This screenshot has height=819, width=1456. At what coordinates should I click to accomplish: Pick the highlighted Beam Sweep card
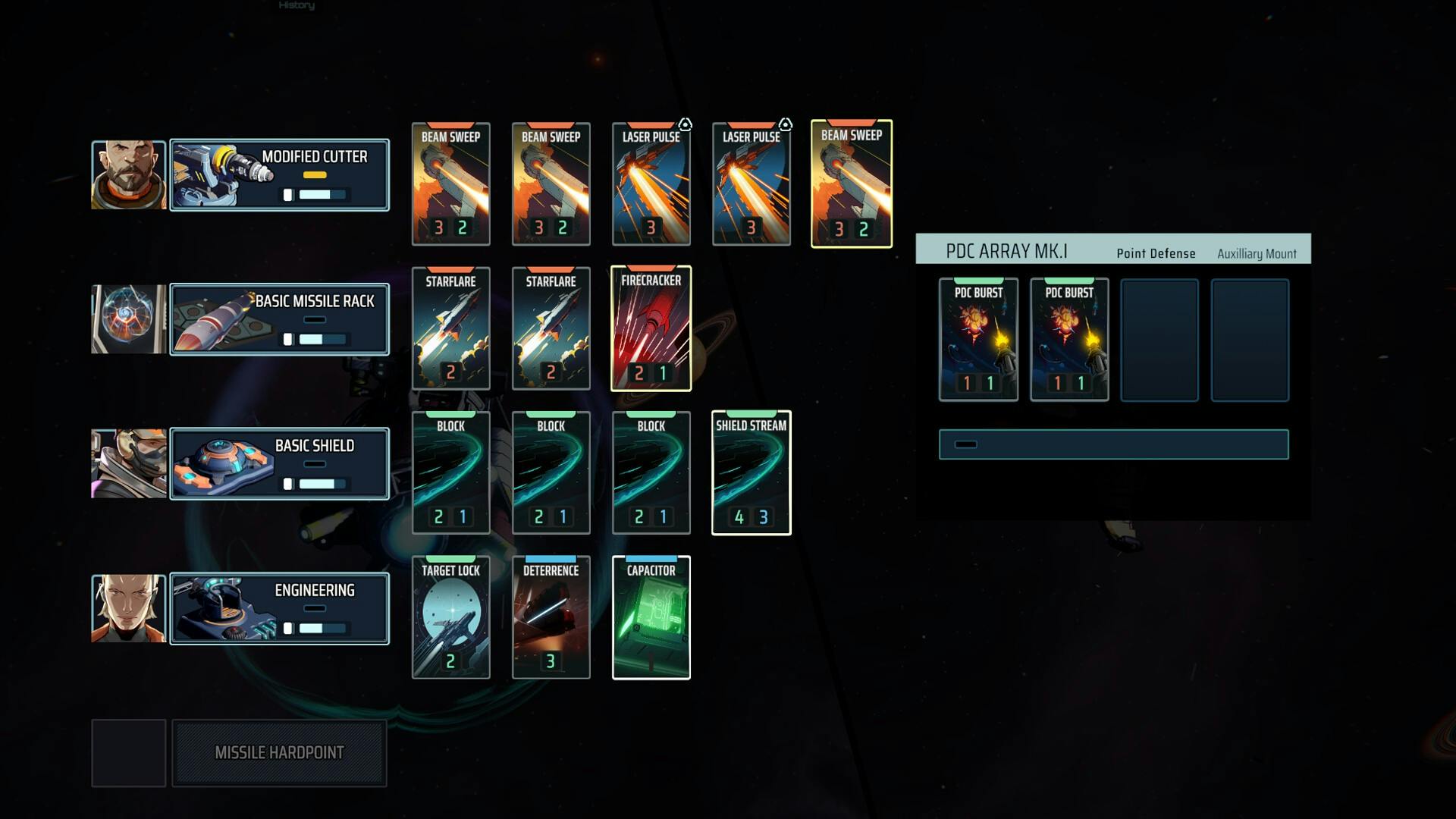point(851,184)
